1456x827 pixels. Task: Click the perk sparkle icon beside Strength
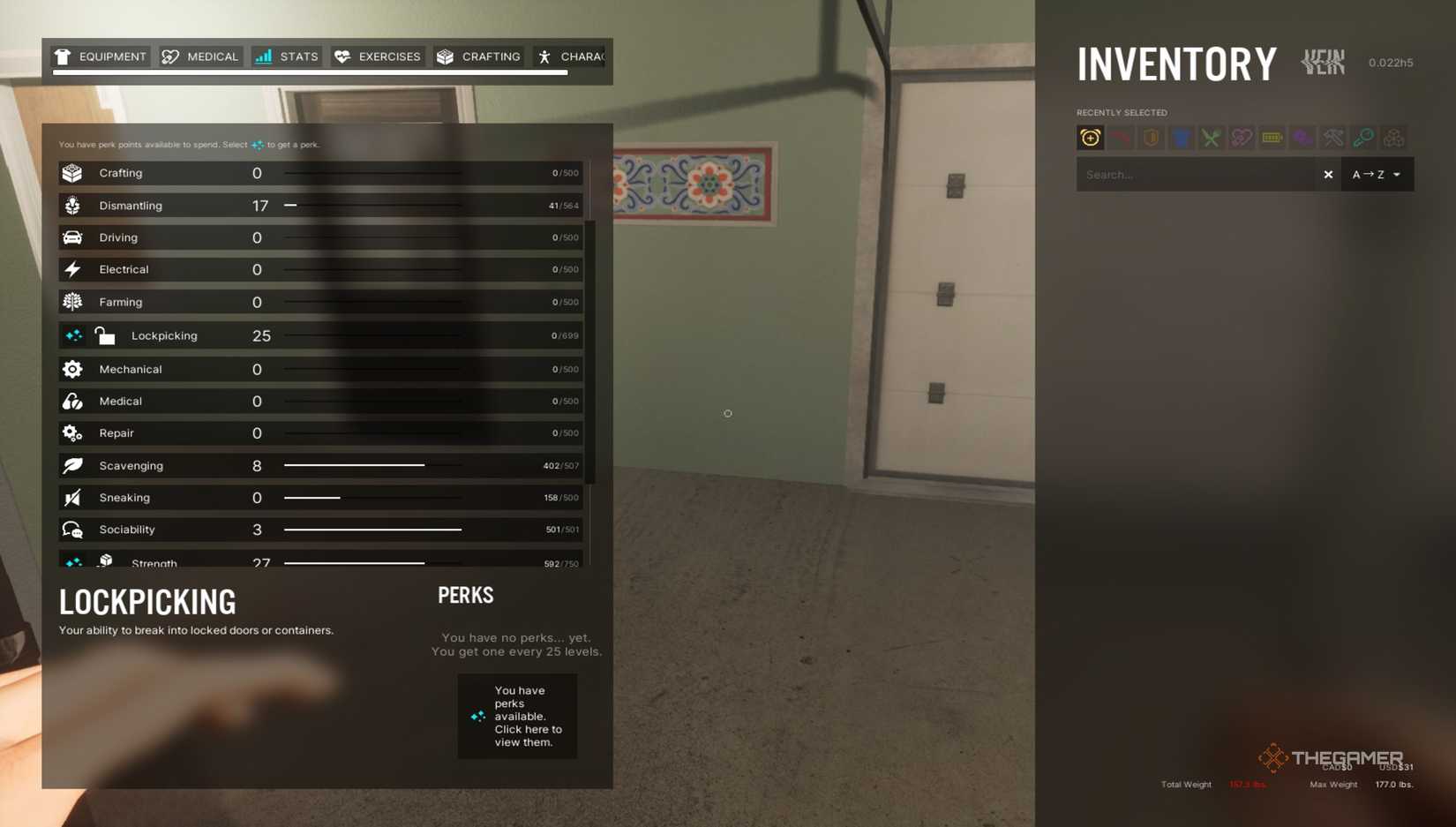(73, 561)
